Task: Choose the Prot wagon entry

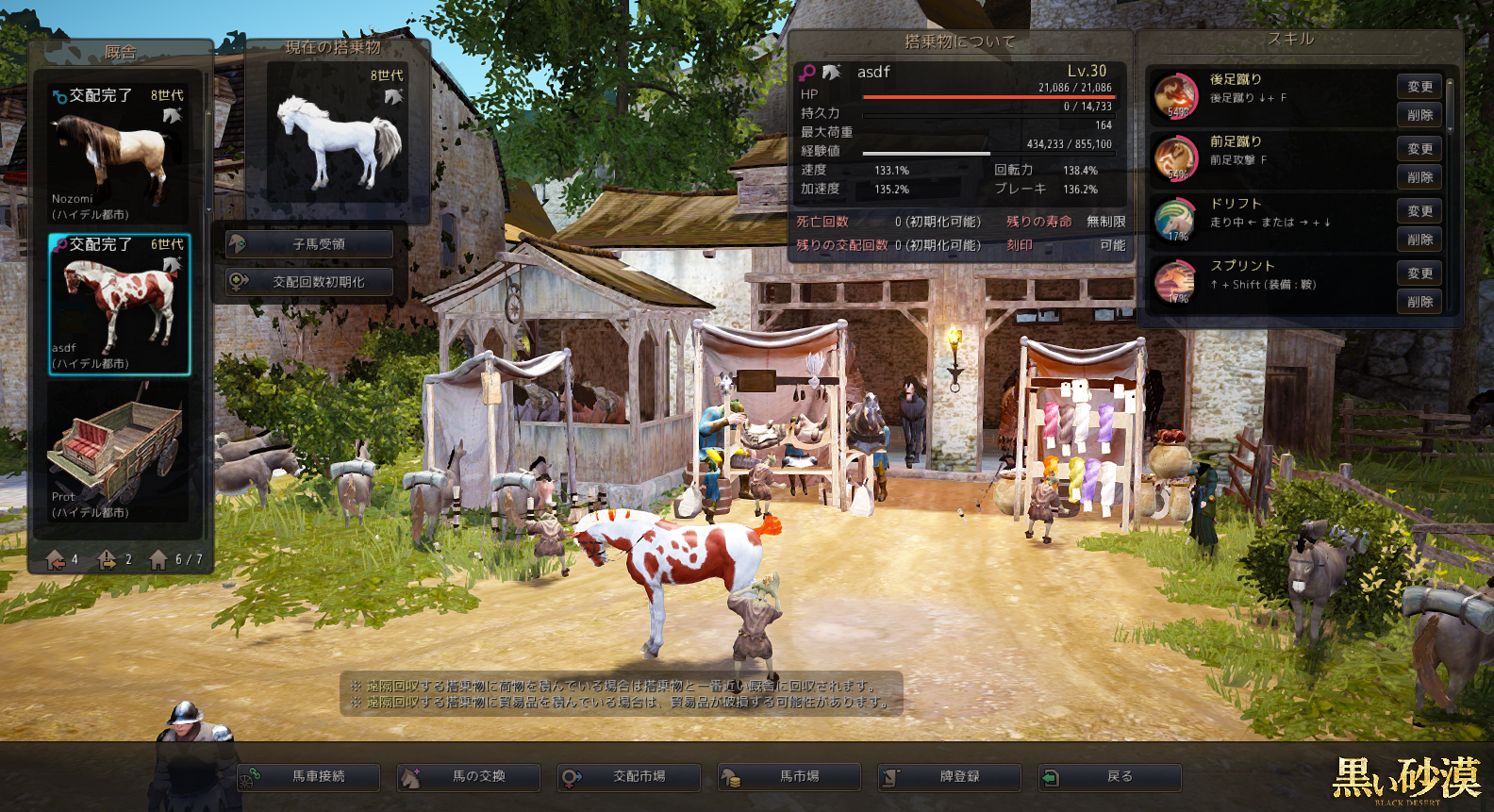Action: pos(119,453)
